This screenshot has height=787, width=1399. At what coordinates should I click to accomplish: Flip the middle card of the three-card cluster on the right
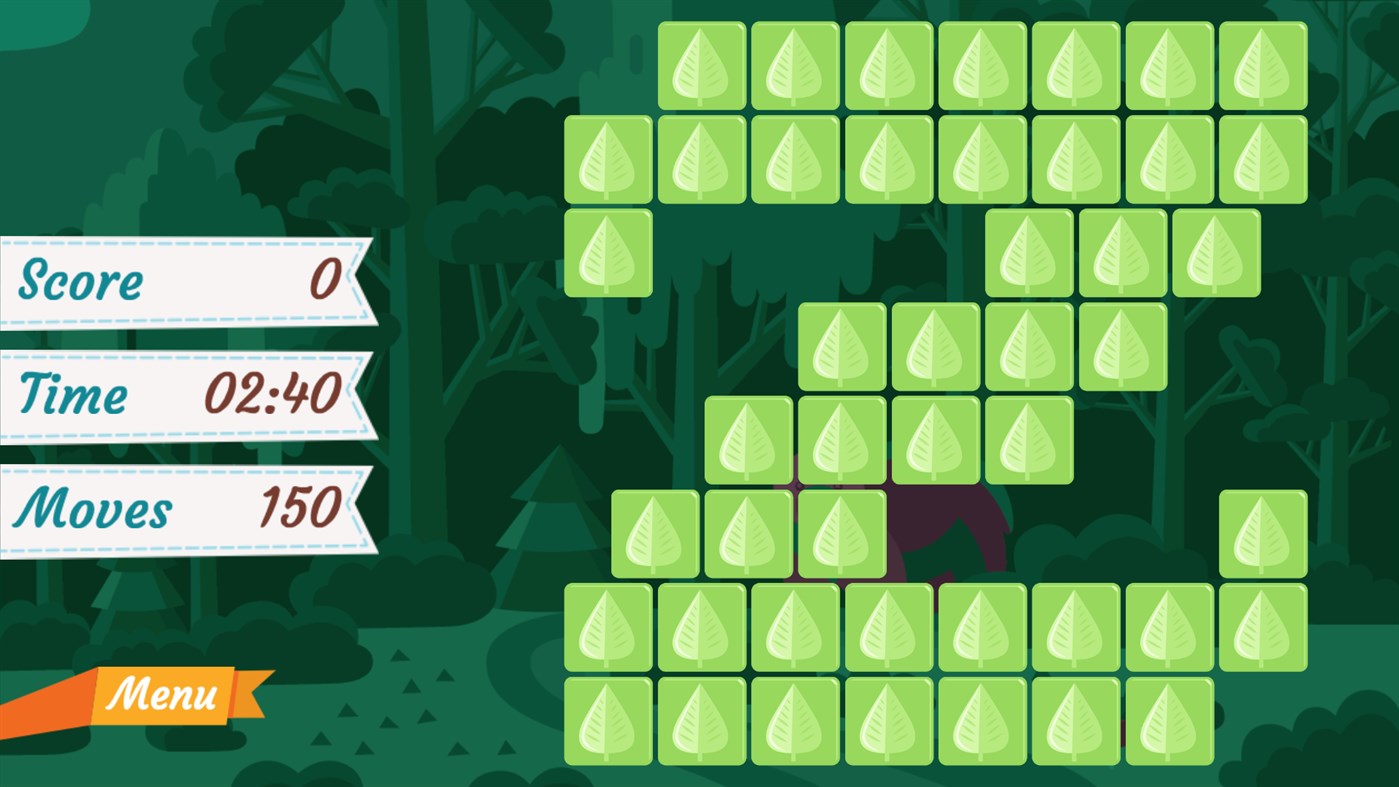tap(1122, 253)
